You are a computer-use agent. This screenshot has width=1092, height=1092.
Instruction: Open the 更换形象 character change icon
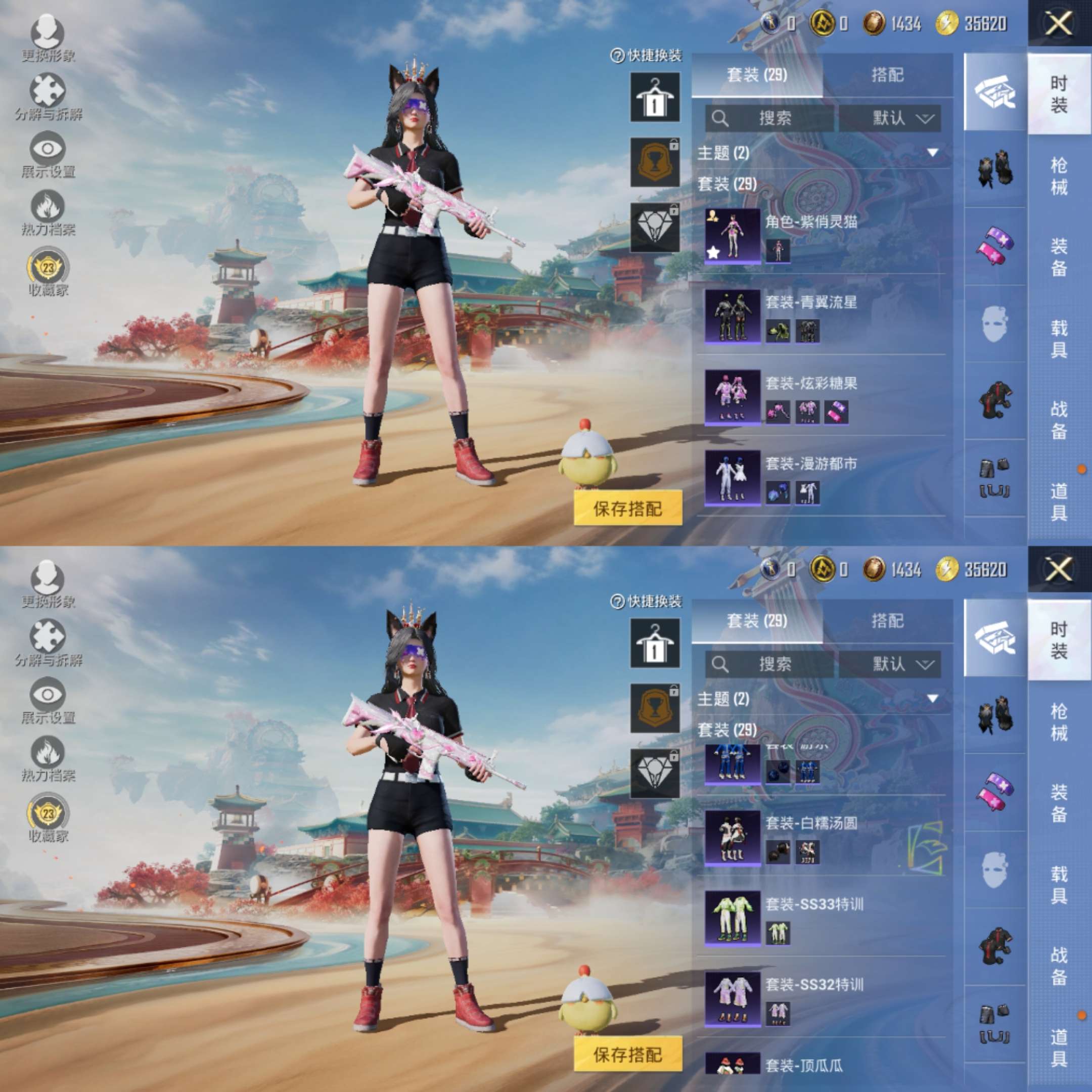[x=47, y=31]
